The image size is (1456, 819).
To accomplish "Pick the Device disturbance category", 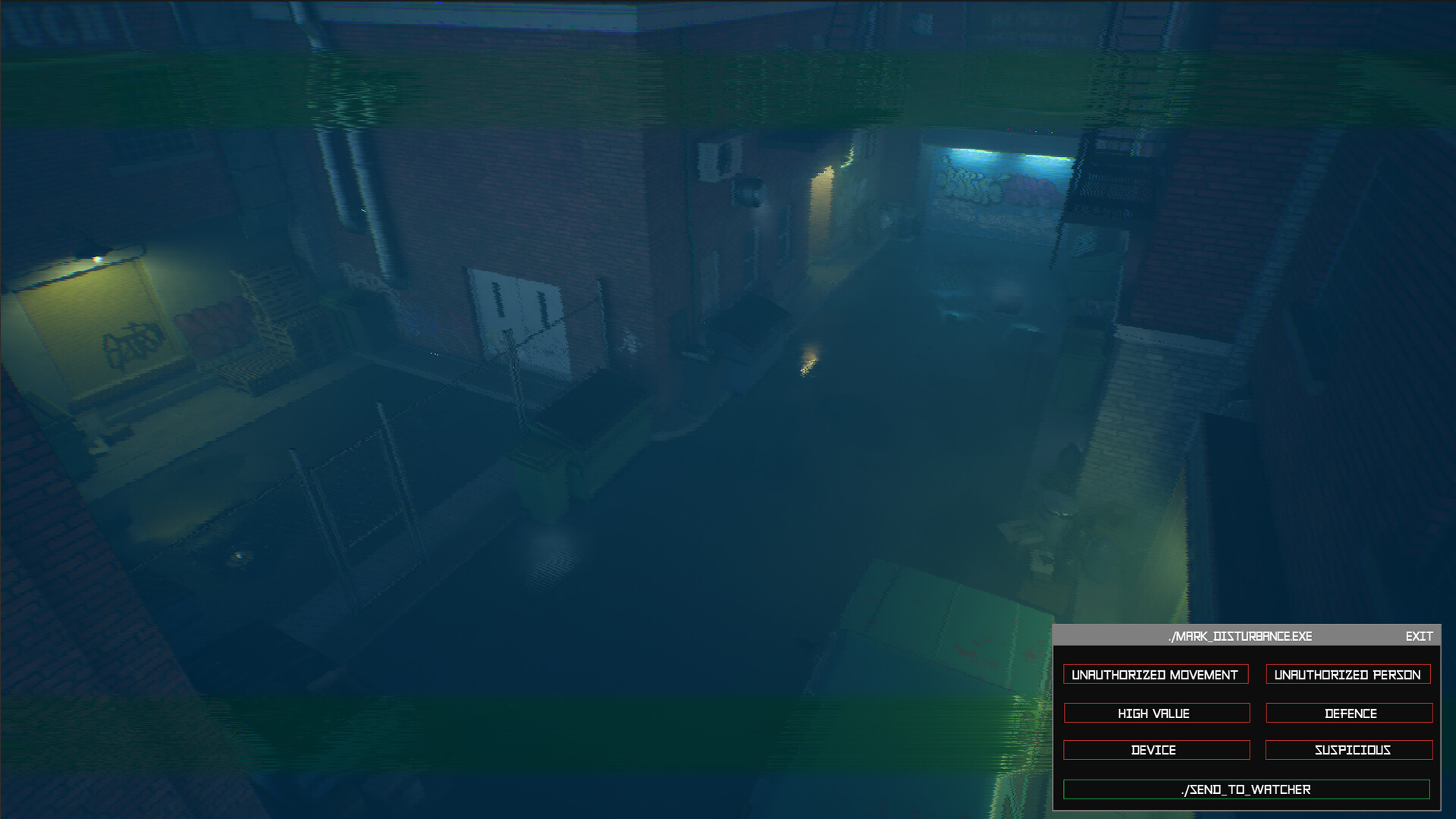I will 1156,749.
